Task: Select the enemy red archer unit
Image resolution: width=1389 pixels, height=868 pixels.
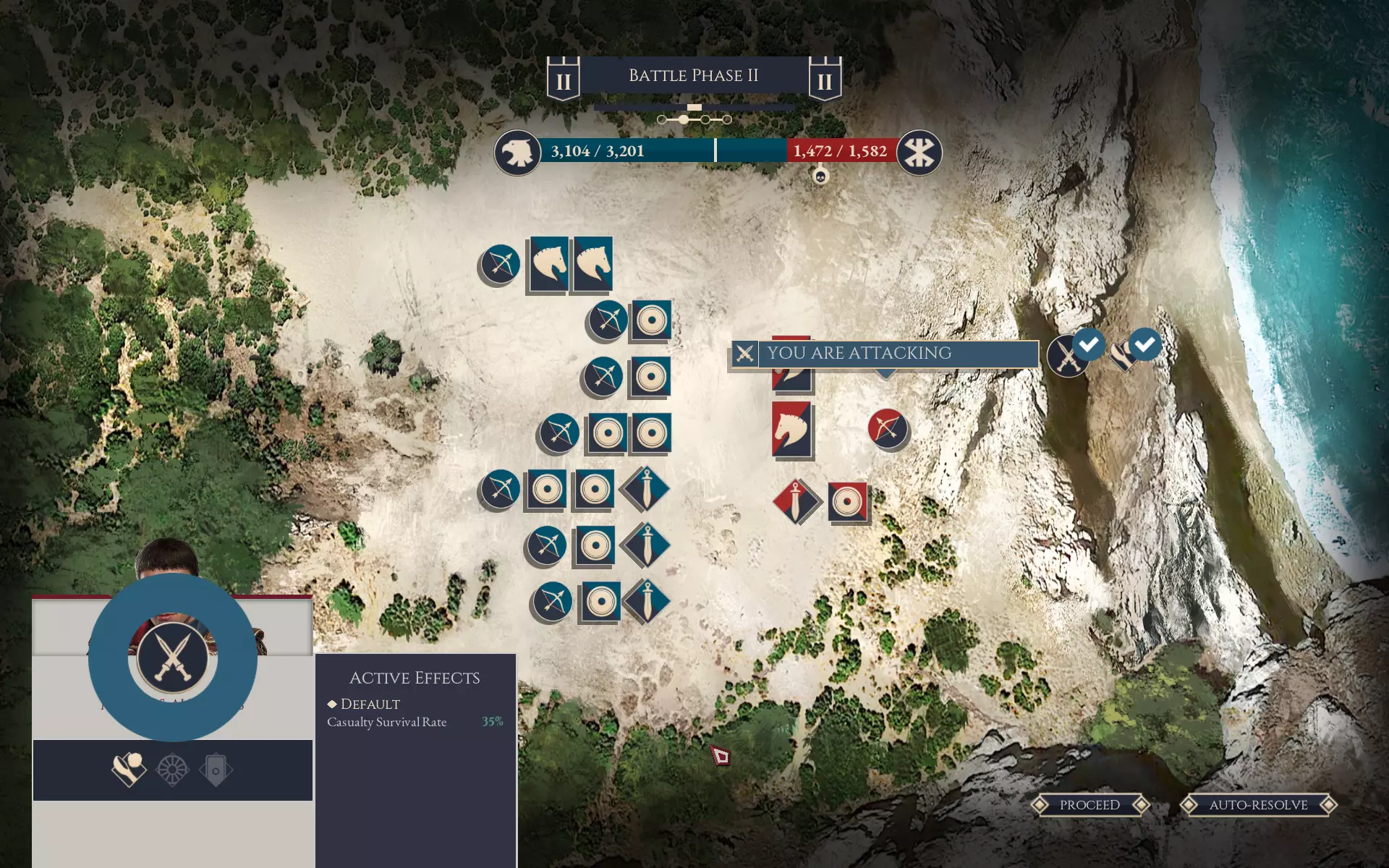Action: (887, 429)
